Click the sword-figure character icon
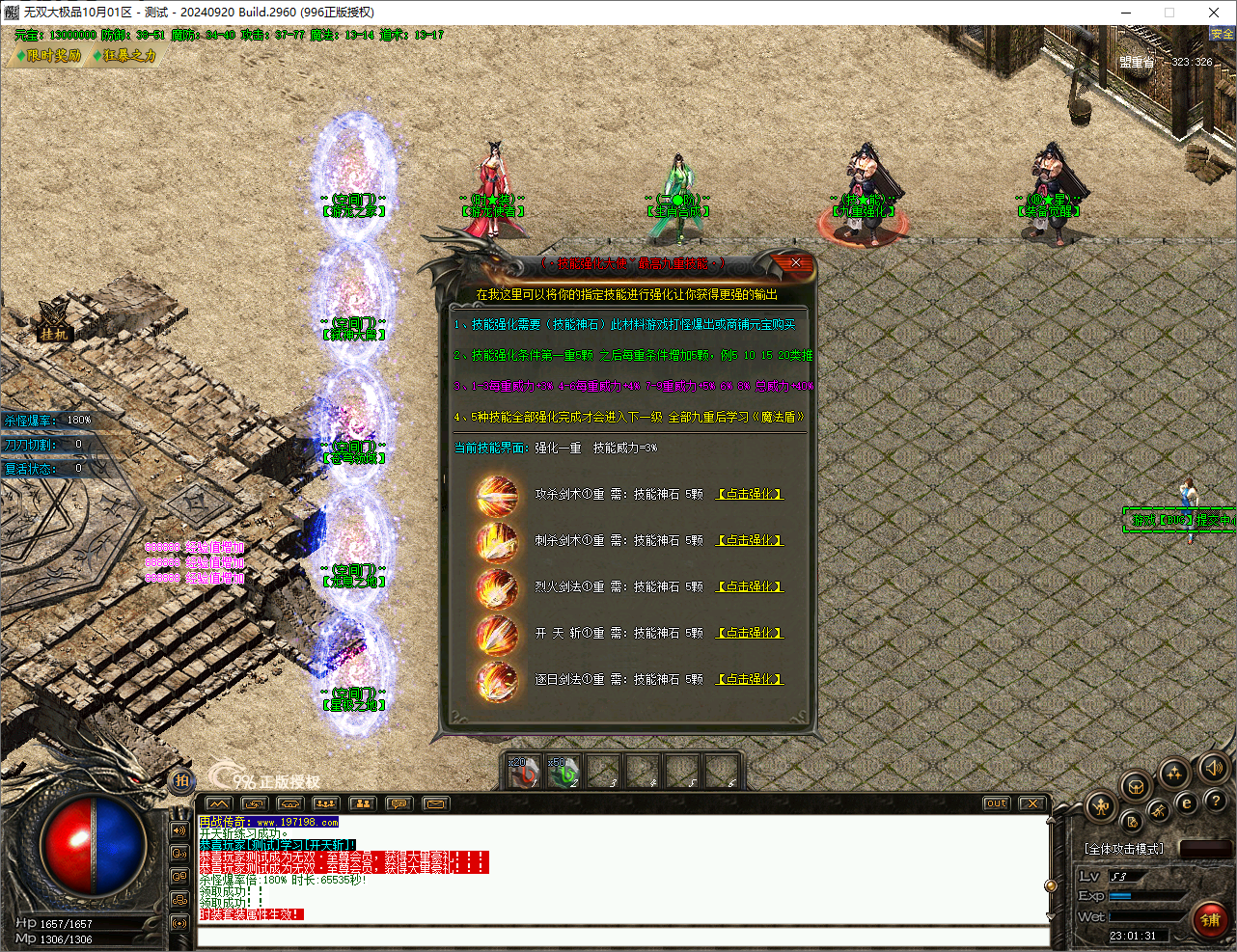Viewport: 1237px width, 952px height. coord(1101,807)
